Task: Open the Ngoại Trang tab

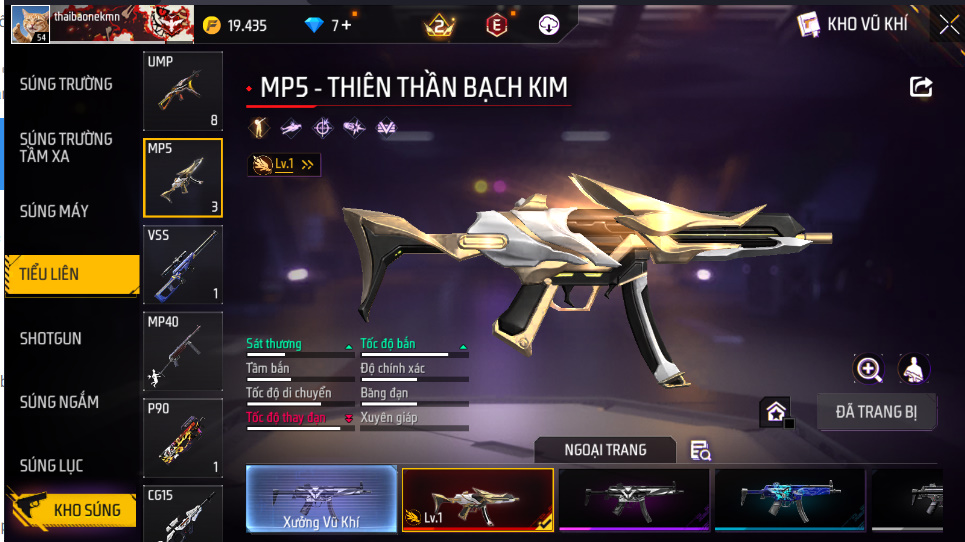Action: click(x=605, y=450)
